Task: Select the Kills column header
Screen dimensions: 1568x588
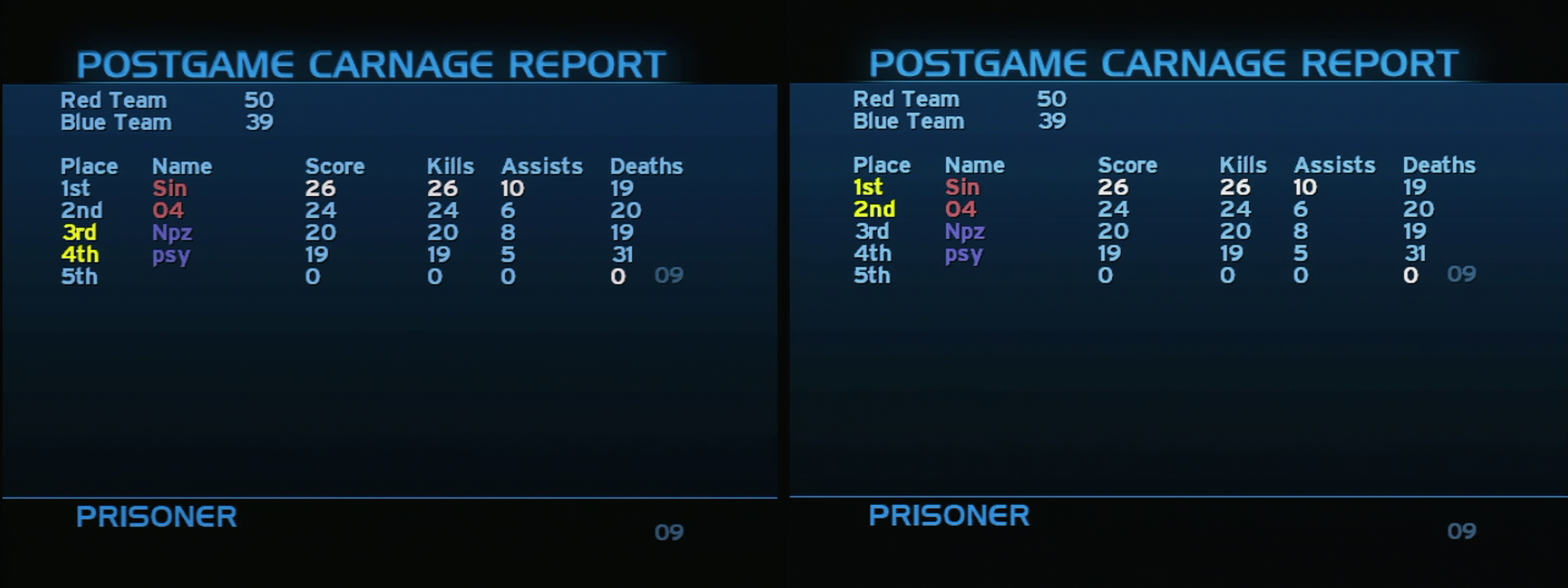Action: point(451,166)
